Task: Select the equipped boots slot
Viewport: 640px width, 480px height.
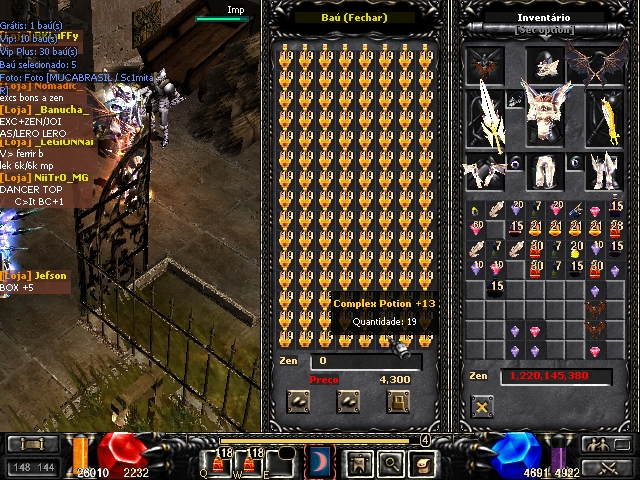Action: pyautogui.click(x=602, y=171)
